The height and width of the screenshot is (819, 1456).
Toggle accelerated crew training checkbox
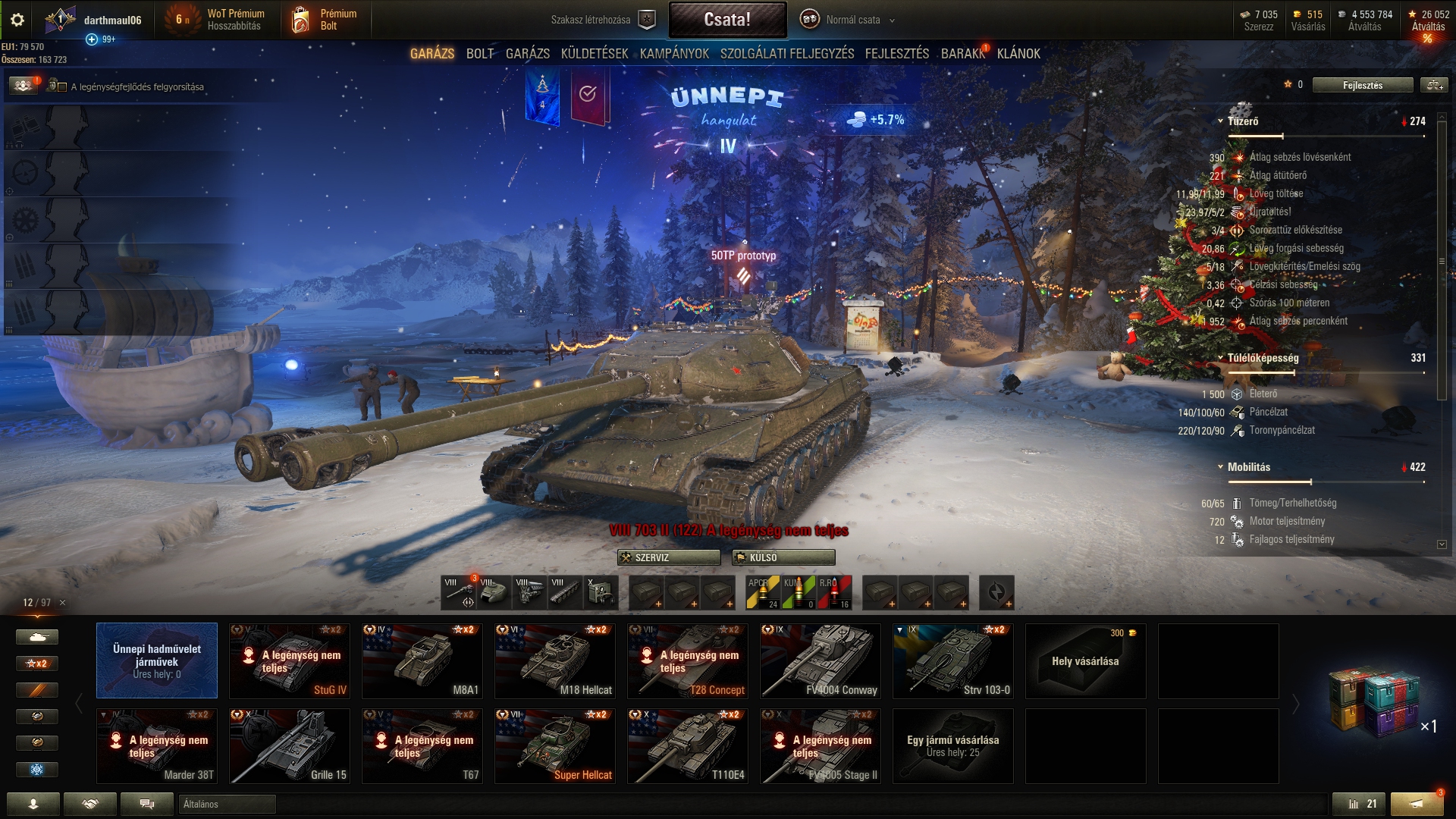pos(62,87)
